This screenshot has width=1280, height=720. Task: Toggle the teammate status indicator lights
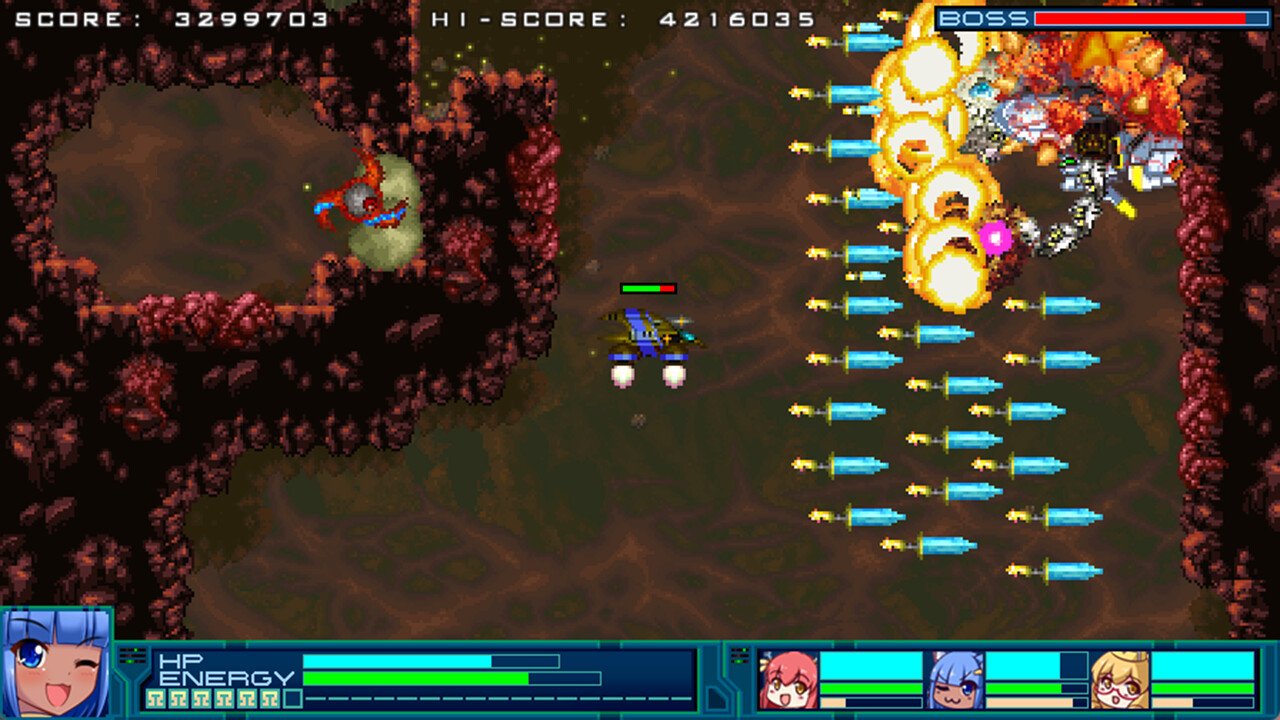740,655
